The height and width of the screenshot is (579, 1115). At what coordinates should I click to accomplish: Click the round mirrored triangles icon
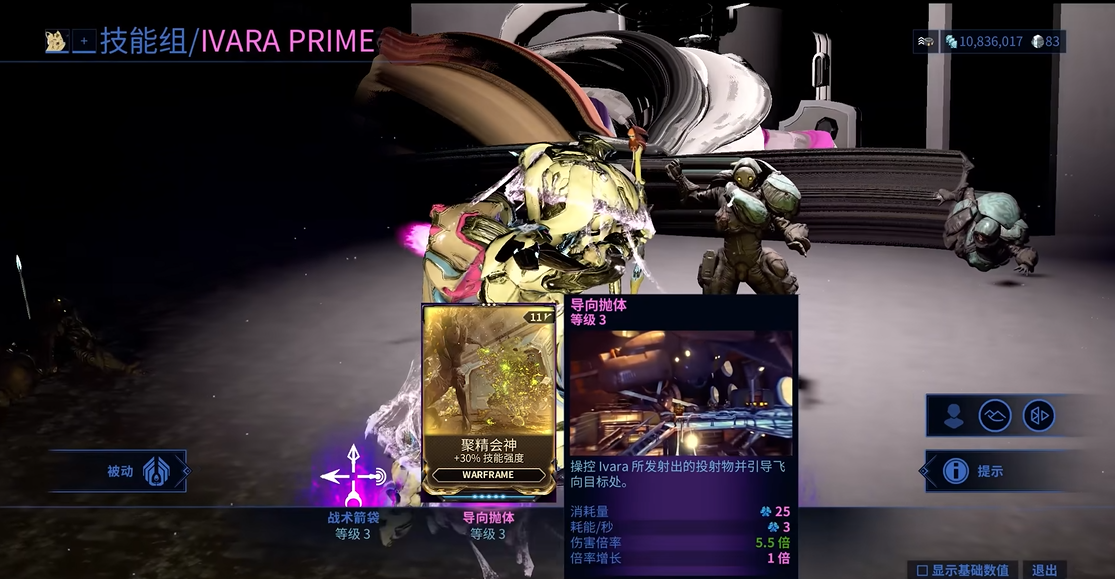coord(1040,416)
